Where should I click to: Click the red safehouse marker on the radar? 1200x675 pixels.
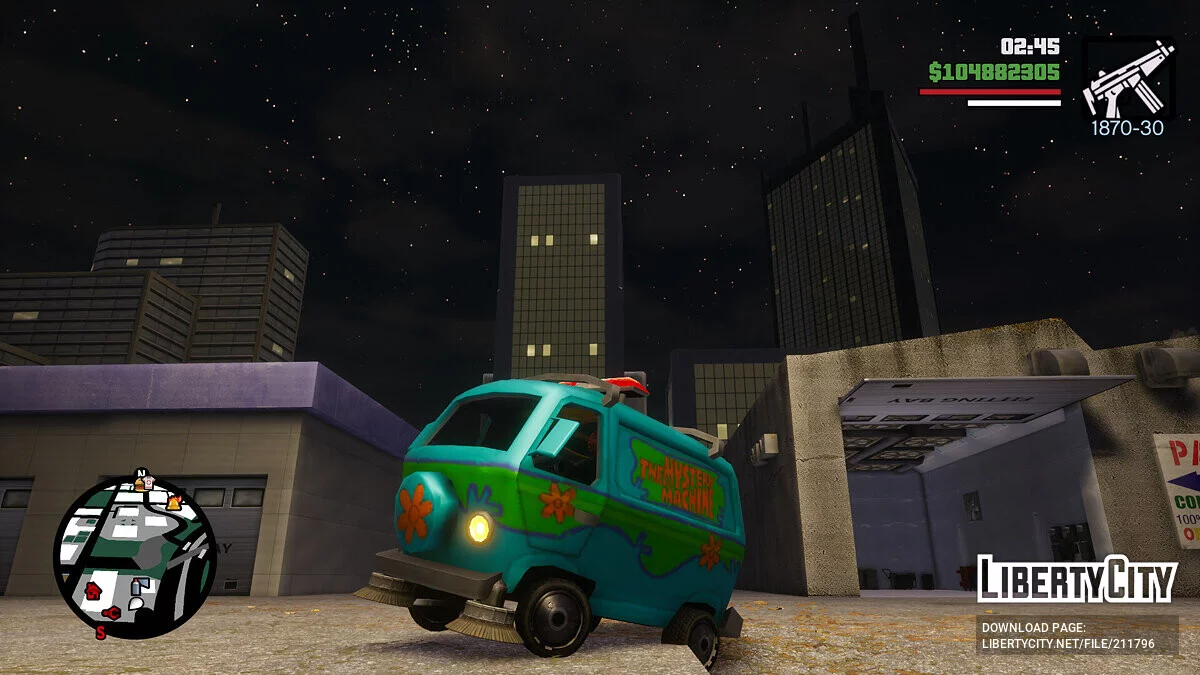pyautogui.click(x=92, y=590)
